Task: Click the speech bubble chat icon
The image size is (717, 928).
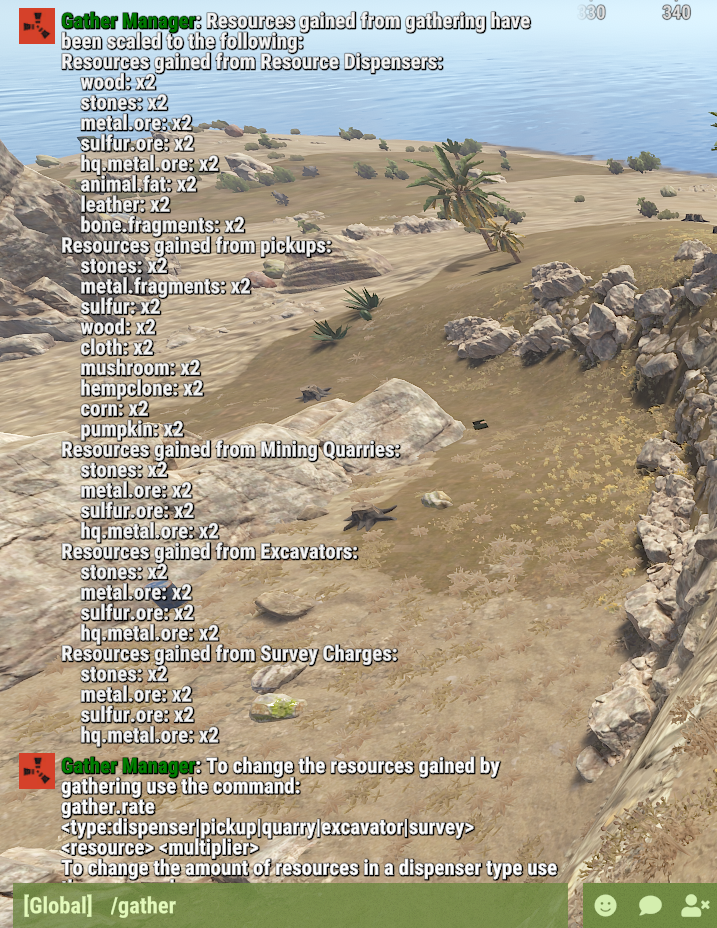Action: click(x=650, y=906)
